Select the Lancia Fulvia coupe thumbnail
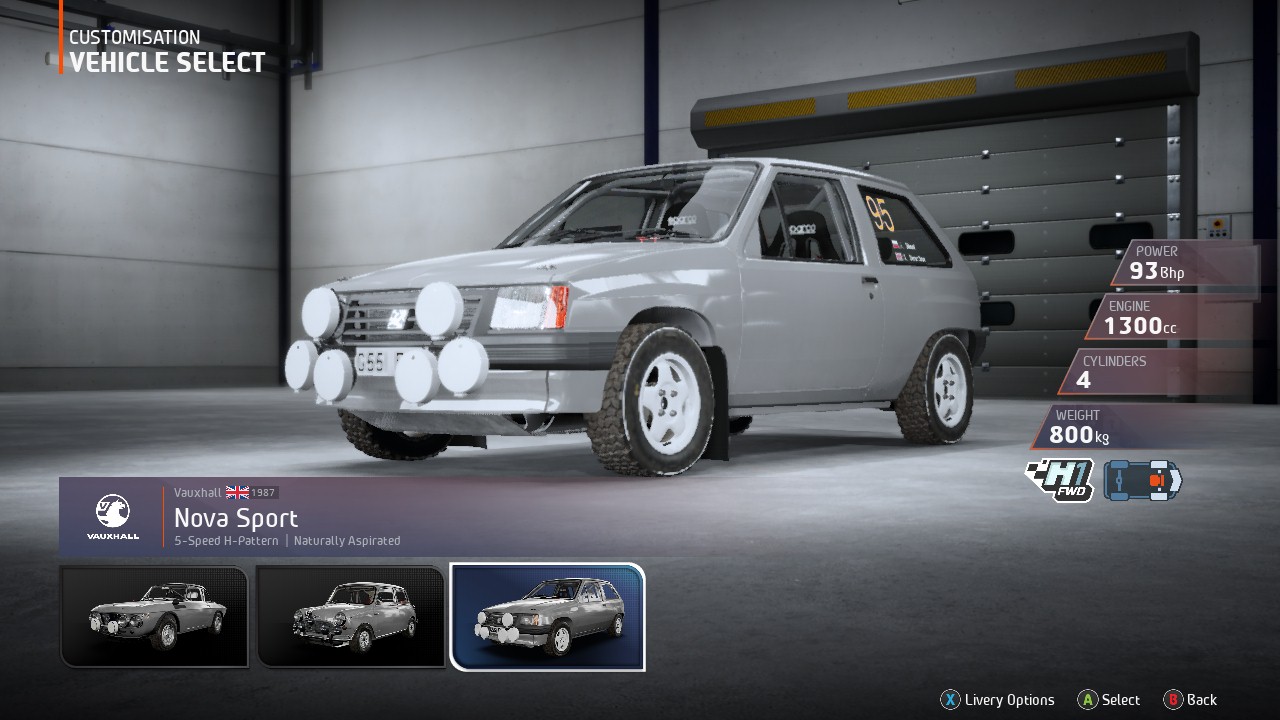Screen dimensions: 1280x720 154,616
